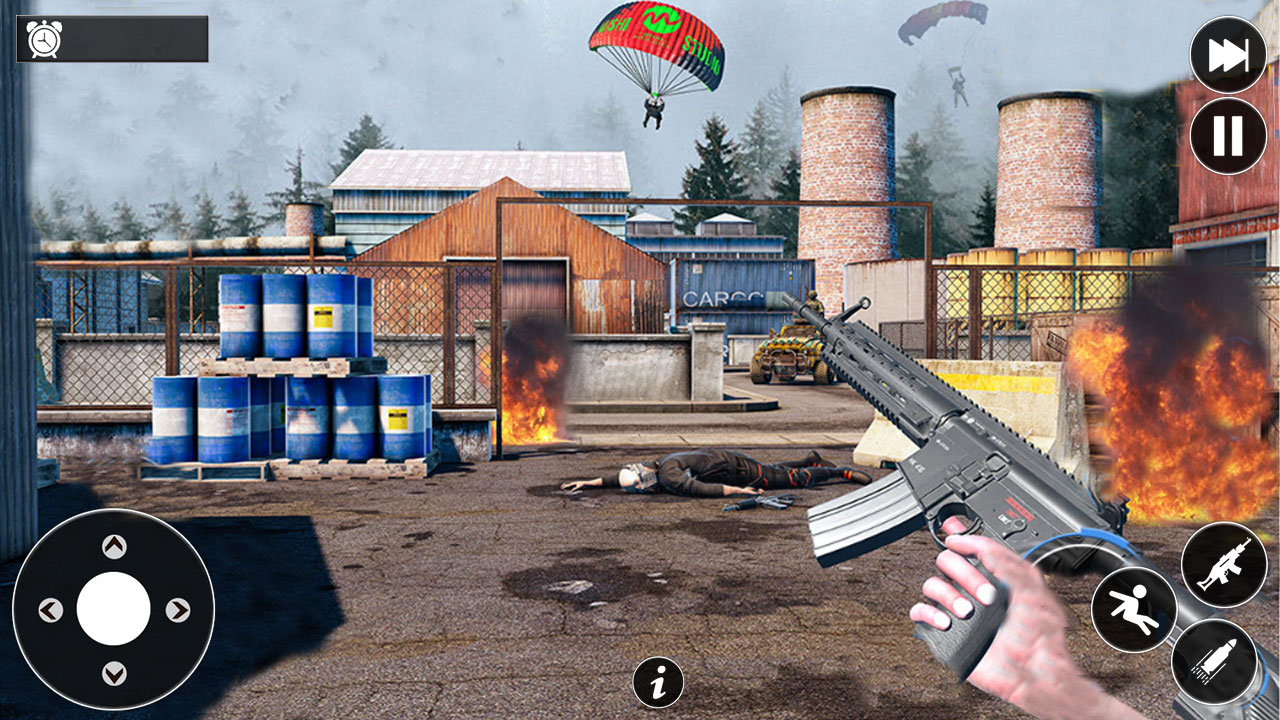Strafe right with joystick right arrow
The image size is (1280, 720).
pos(177,610)
